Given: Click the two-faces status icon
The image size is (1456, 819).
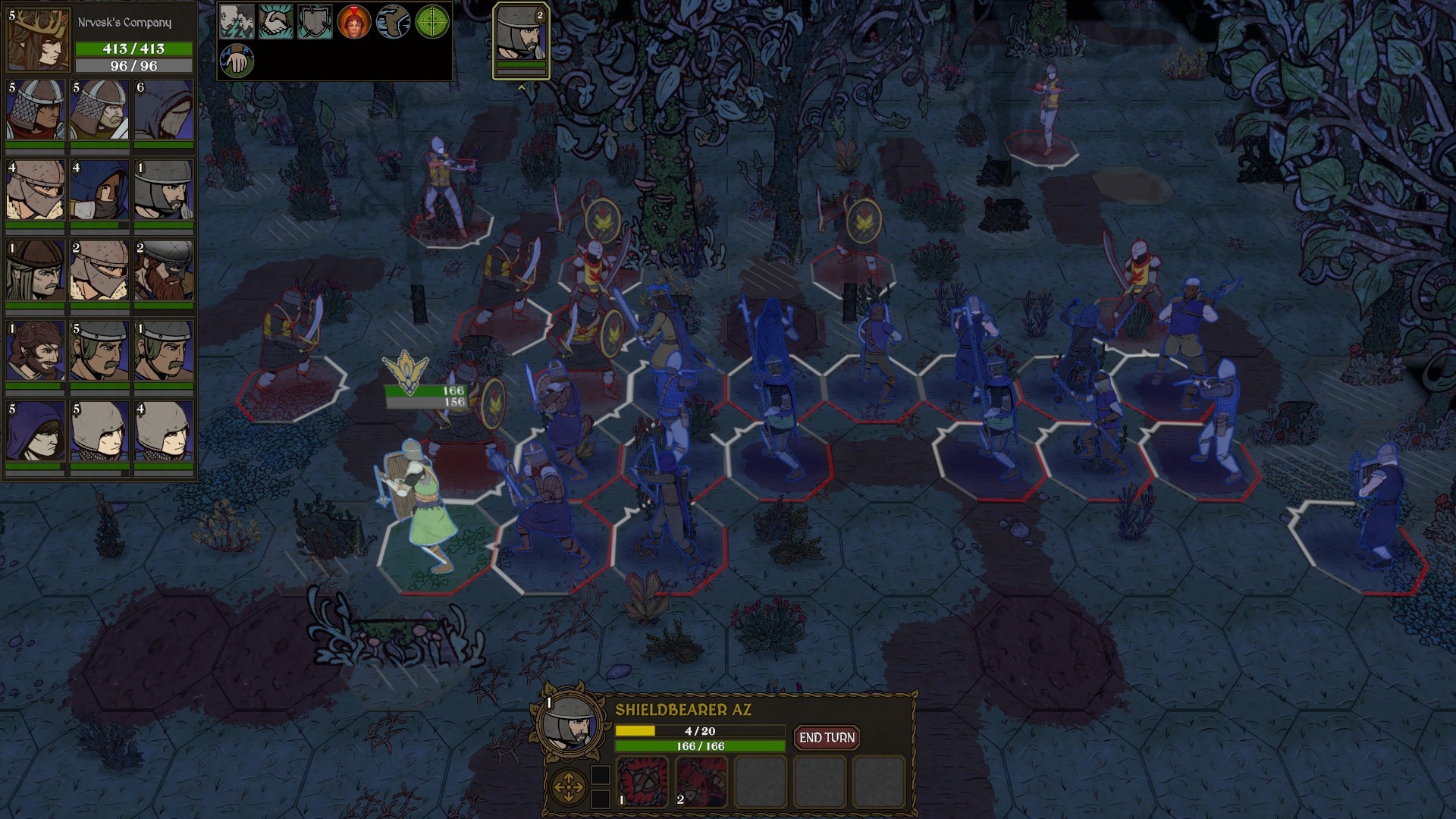Looking at the screenshot, I should [x=236, y=21].
